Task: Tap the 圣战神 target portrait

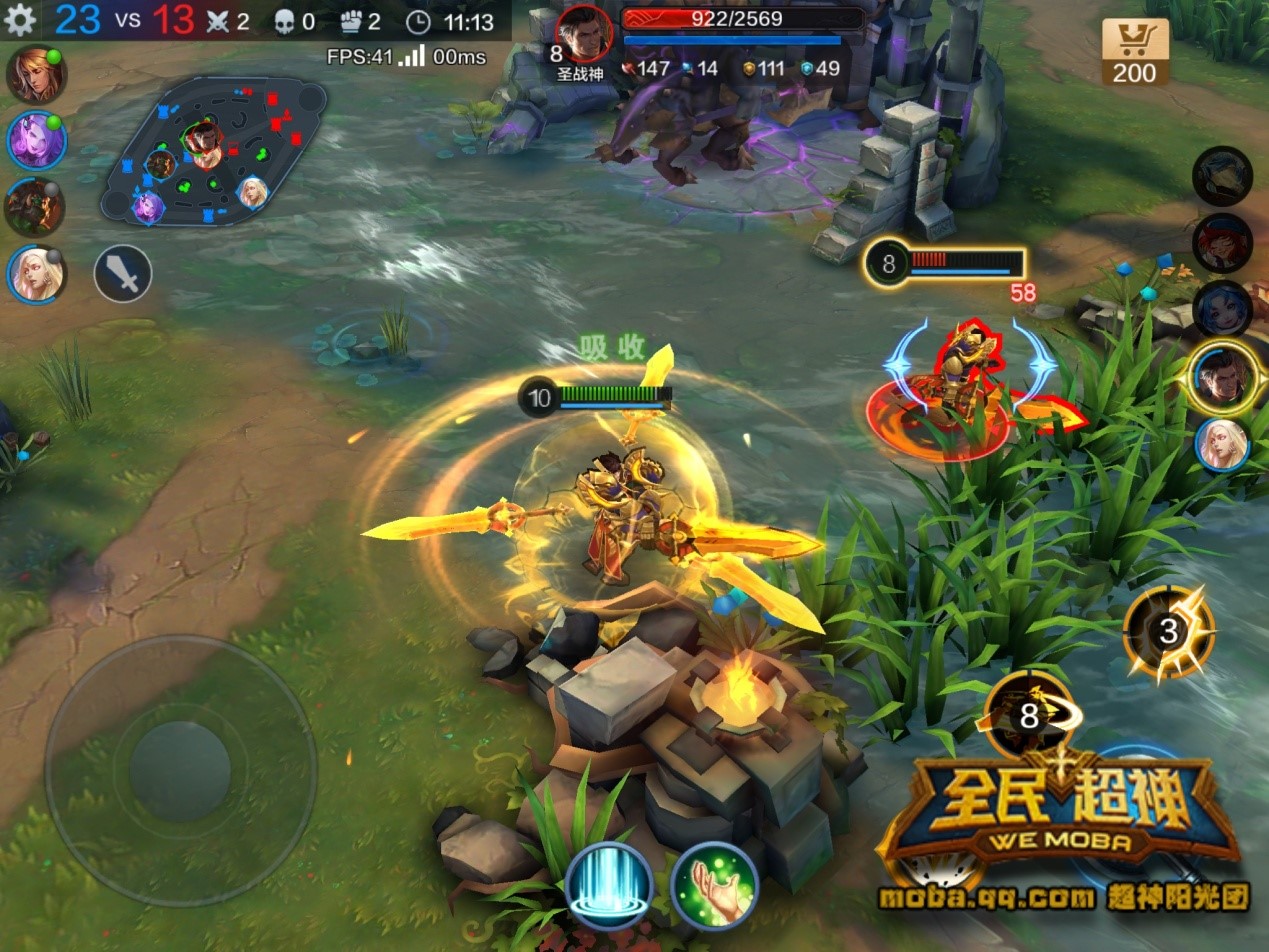Action: (584, 33)
